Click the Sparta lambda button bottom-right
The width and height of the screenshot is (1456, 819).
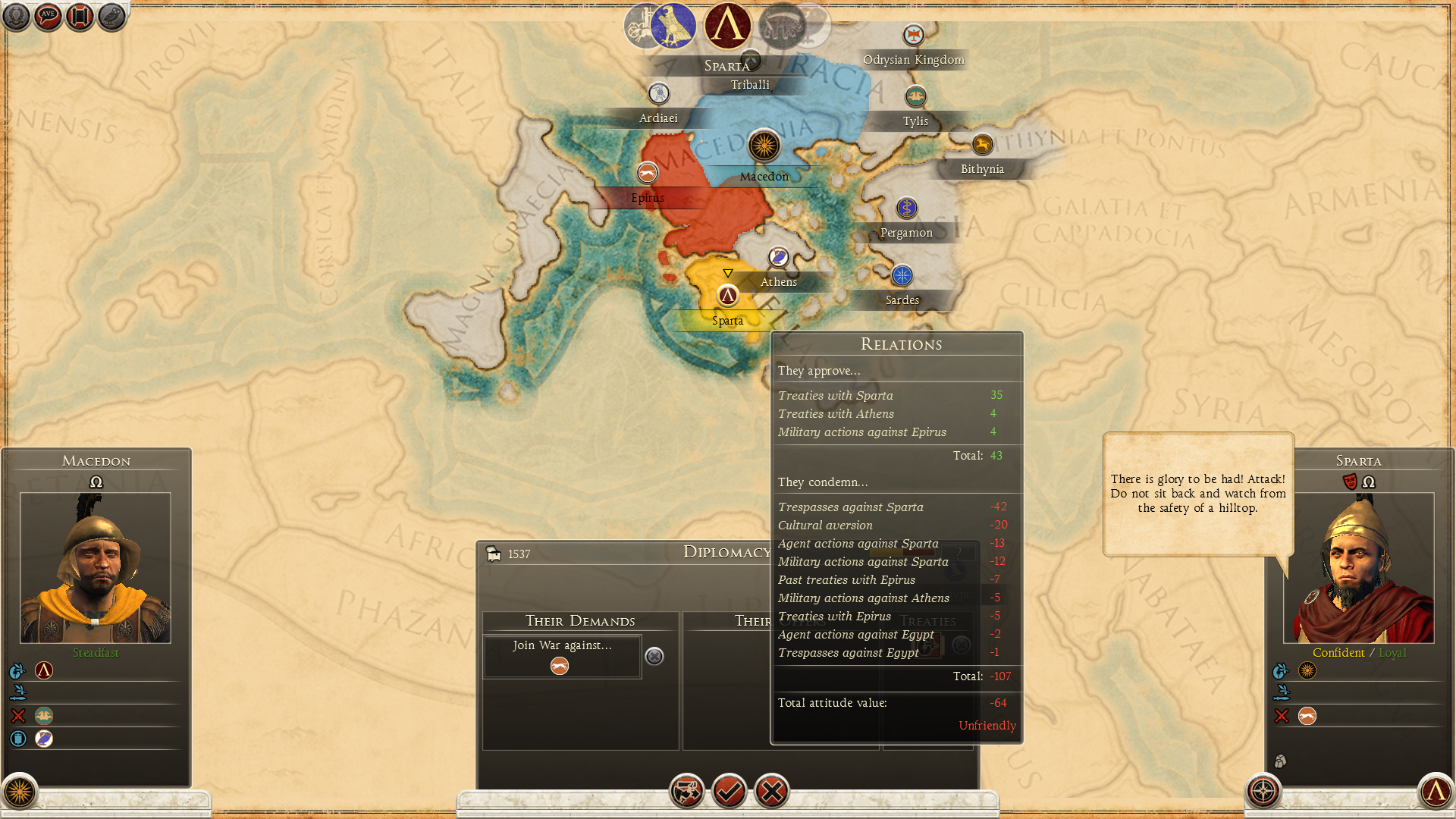pos(1436,792)
